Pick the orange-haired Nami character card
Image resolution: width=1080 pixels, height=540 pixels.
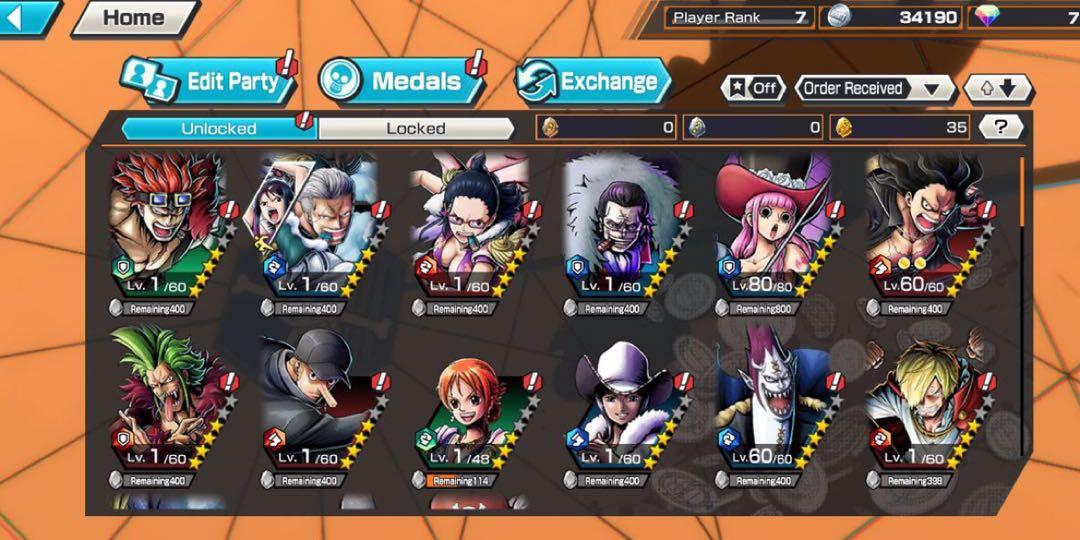(x=470, y=405)
